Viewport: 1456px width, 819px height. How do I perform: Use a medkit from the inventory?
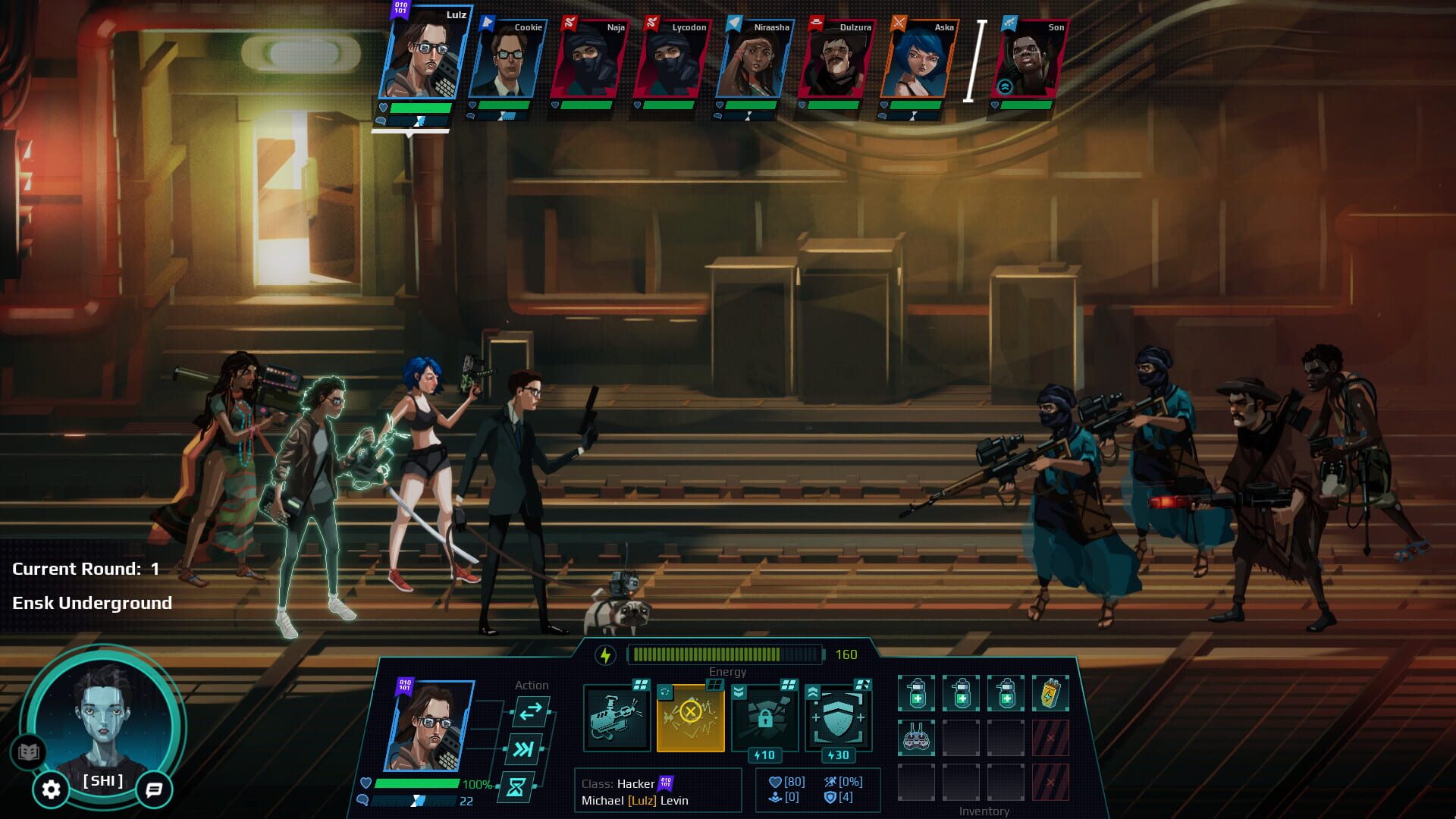click(x=916, y=692)
